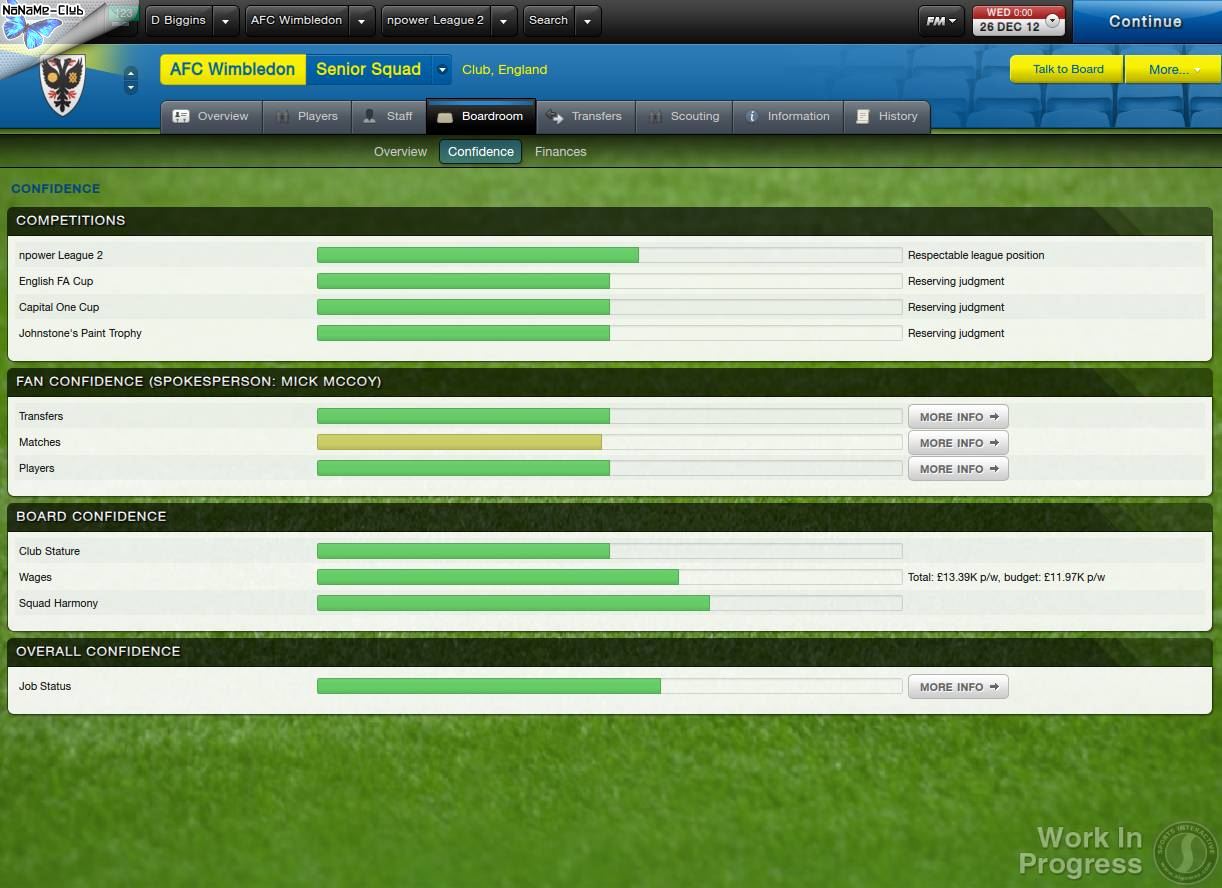Open the Talk to Board option
The height and width of the screenshot is (888, 1222).
(x=1067, y=69)
